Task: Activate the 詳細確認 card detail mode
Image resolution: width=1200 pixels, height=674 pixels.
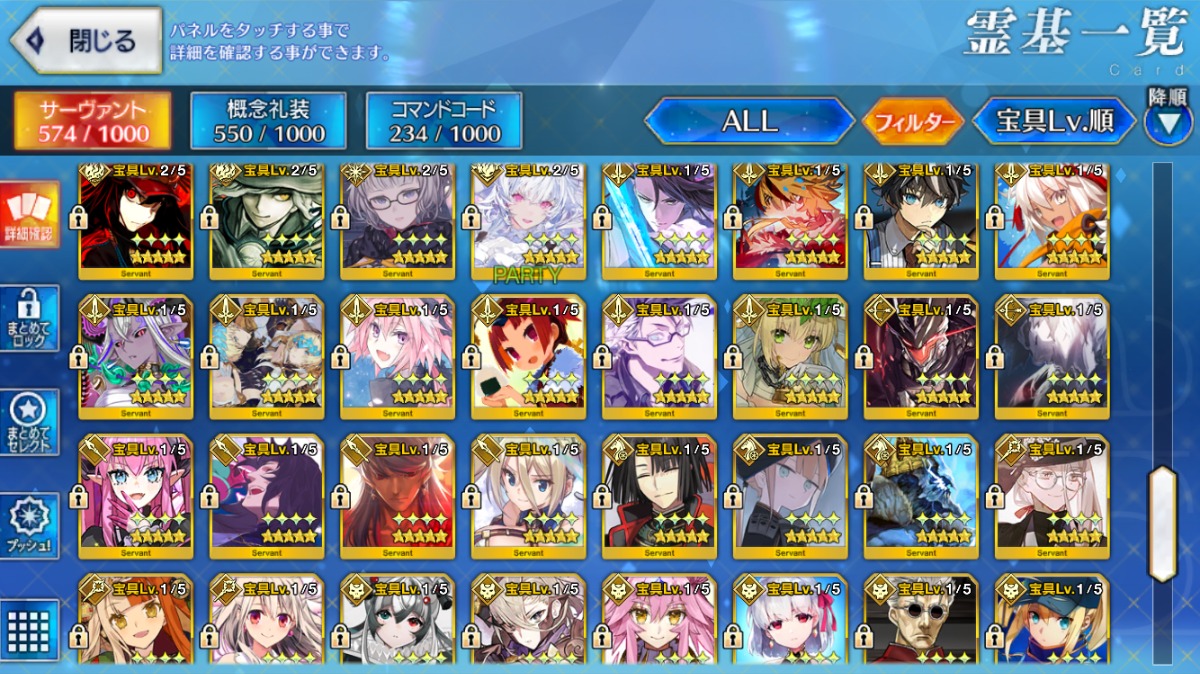Action: (30, 216)
